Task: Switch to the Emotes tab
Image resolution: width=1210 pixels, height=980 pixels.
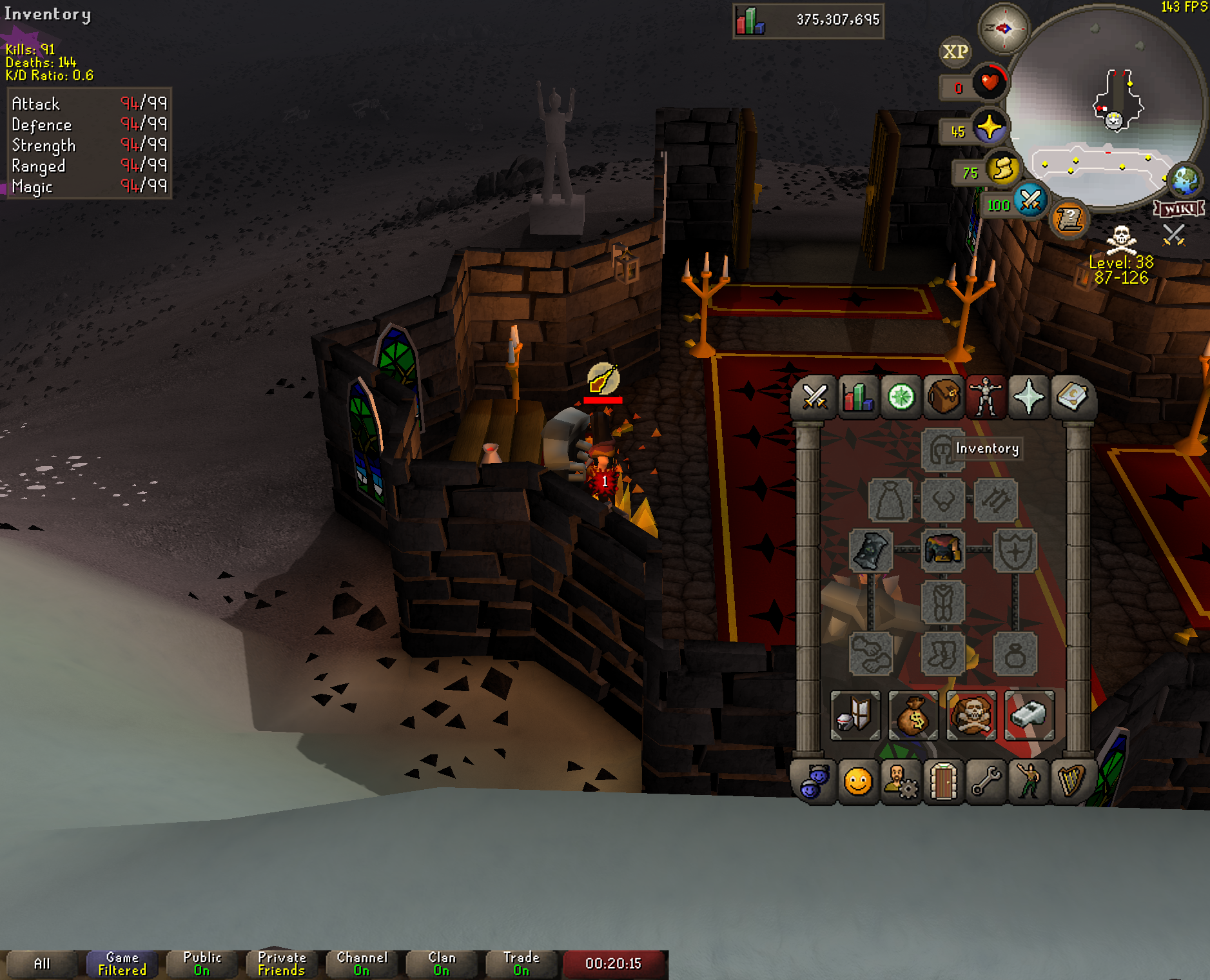Action: point(1029,782)
